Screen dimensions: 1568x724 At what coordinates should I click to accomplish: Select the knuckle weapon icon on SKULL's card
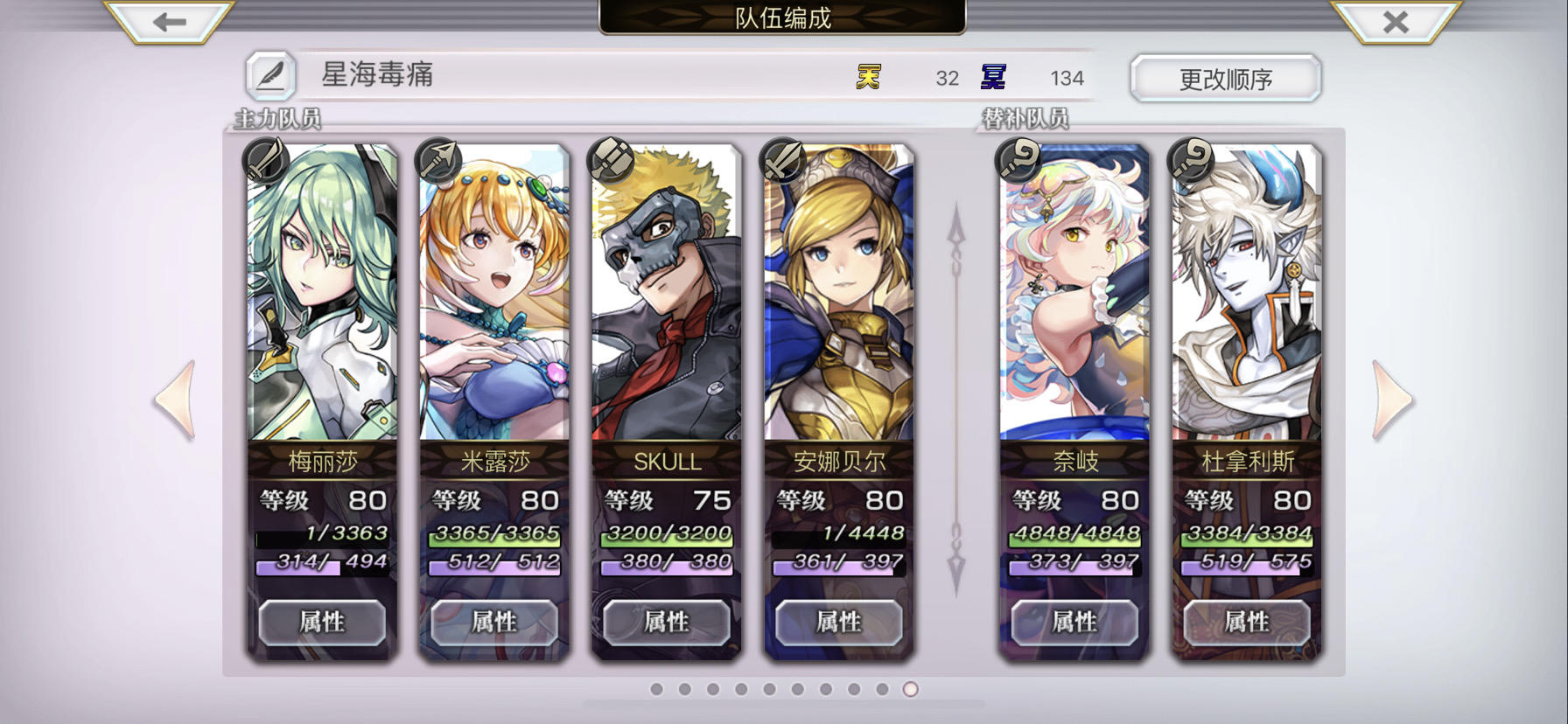pos(610,159)
